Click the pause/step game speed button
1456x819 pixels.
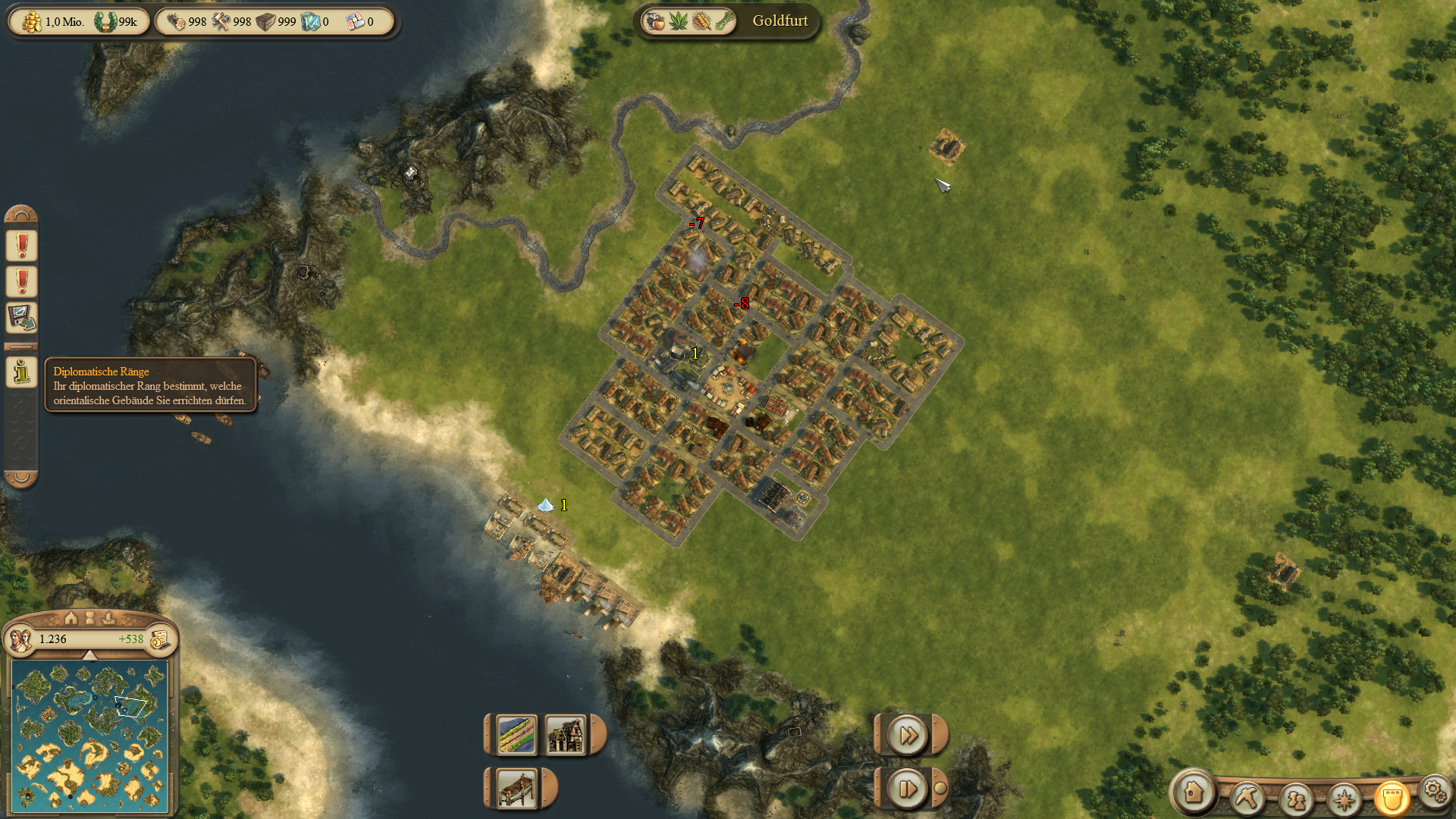click(908, 789)
